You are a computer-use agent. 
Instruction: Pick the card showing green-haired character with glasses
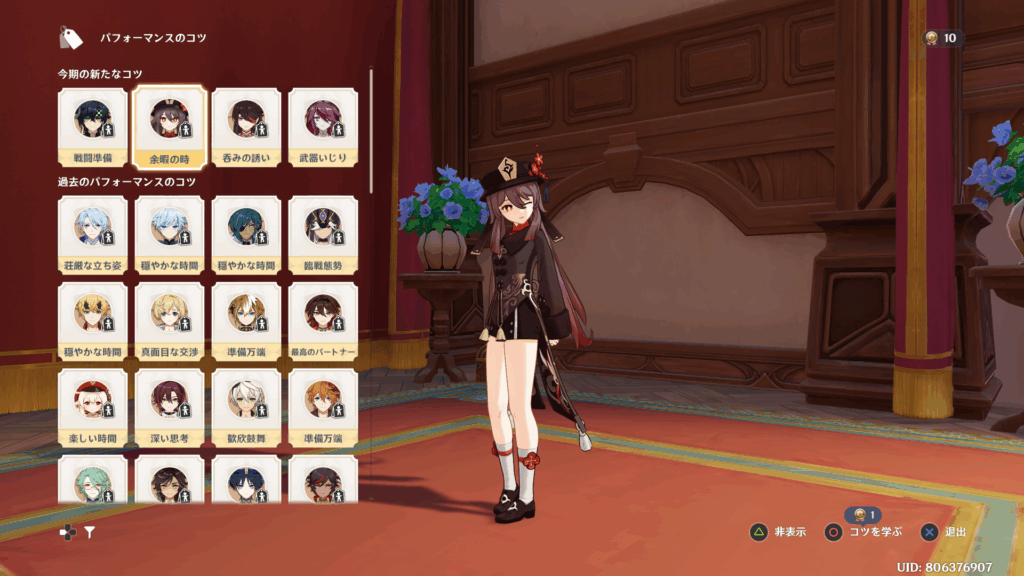tap(93, 480)
